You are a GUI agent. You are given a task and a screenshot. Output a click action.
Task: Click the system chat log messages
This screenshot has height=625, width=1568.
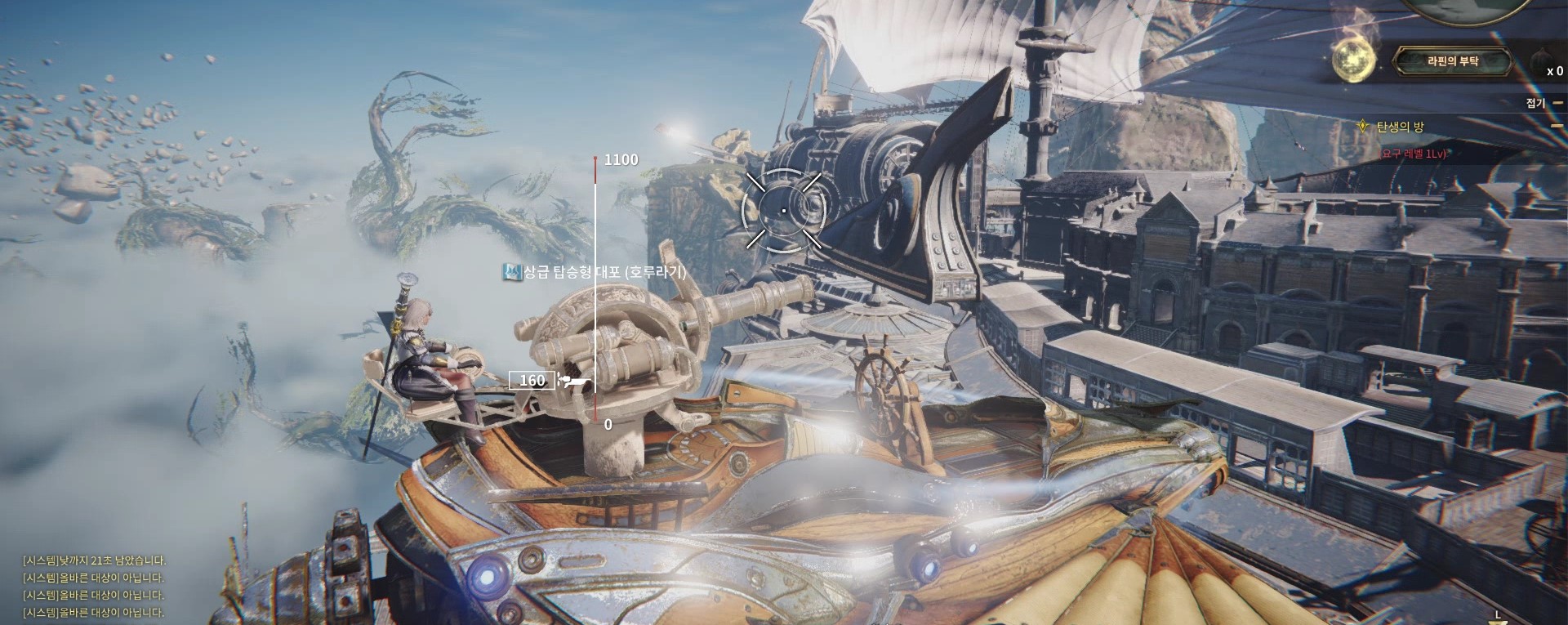coord(93,586)
